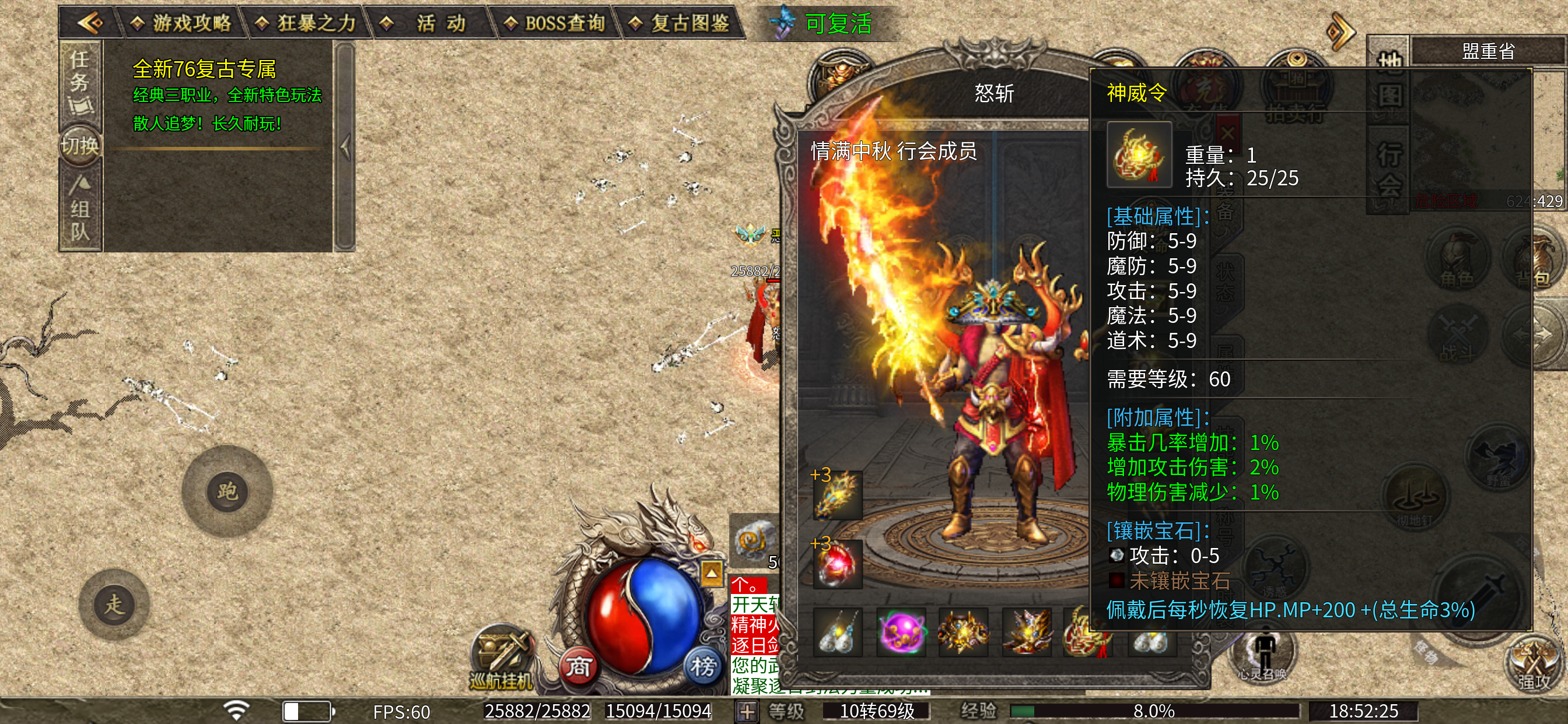Toggle the 走 walk movement button

(x=114, y=604)
